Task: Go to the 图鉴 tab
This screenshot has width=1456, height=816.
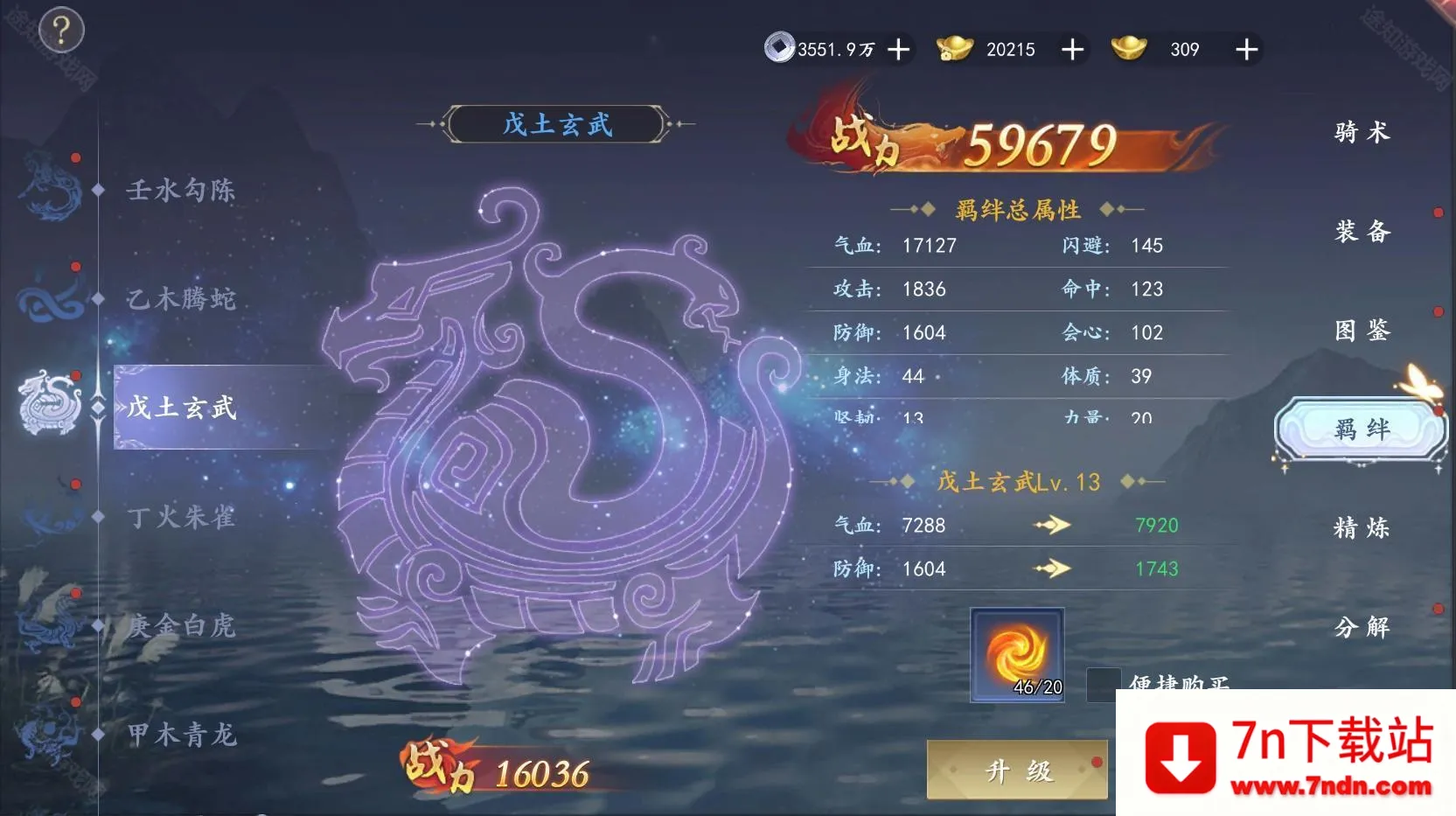Action: tap(1362, 331)
